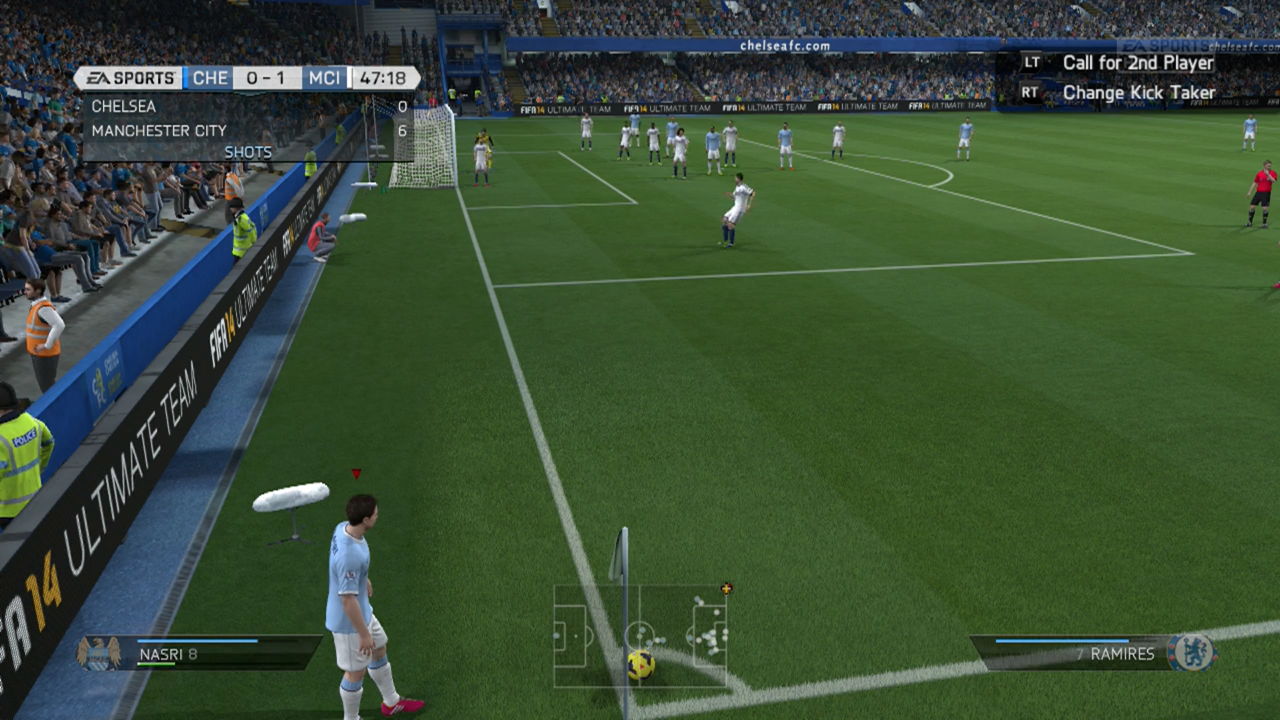1280x720 pixels.
Task: Click the RT controller button icon
Action: (1029, 91)
